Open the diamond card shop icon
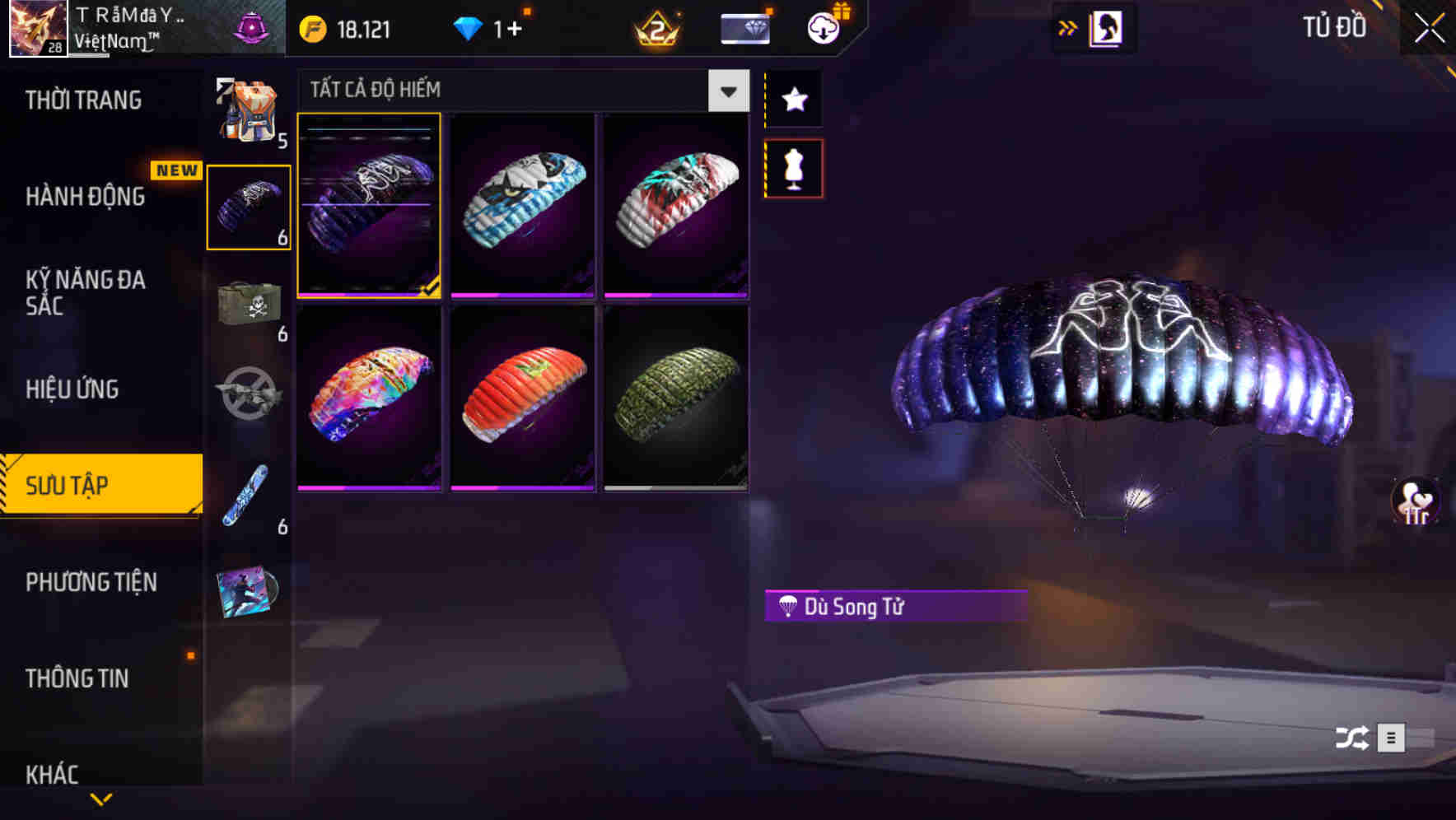The width and height of the screenshot is (1456, 820). click(744, 27)
